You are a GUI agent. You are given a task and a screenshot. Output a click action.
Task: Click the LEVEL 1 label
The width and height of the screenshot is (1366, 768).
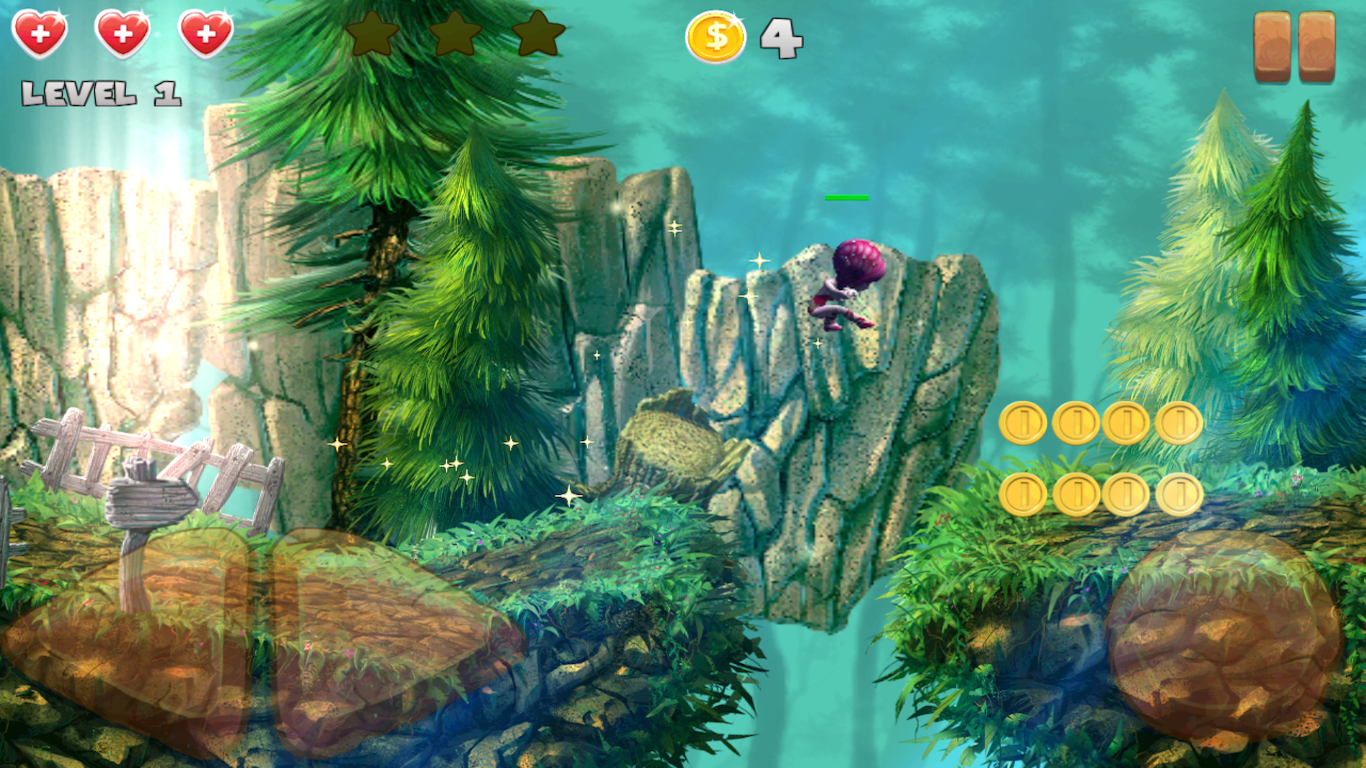pyautogui.click(x=98, y=95)
